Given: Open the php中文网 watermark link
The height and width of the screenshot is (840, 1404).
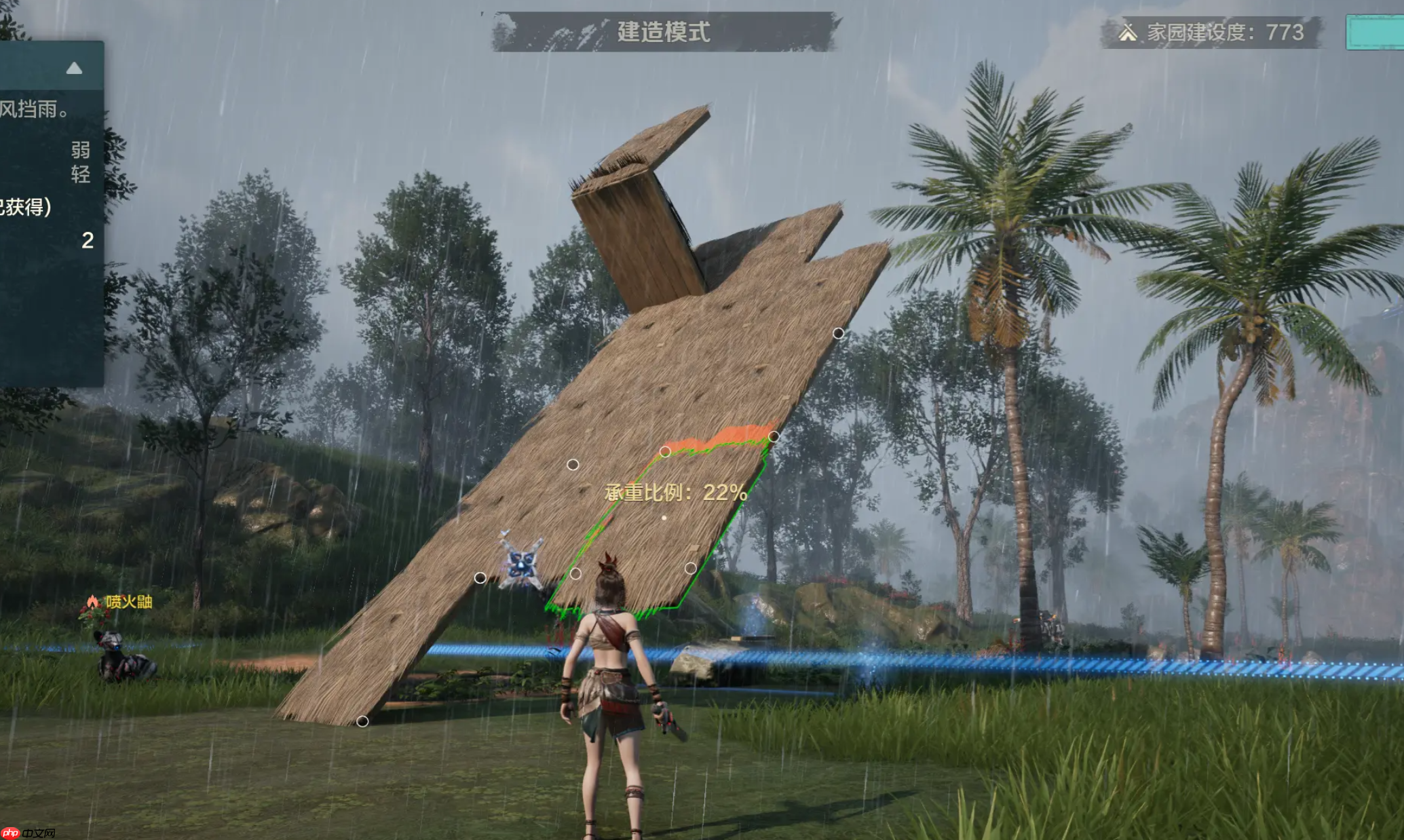Looking at the screenshot, I should coord(28,833).
